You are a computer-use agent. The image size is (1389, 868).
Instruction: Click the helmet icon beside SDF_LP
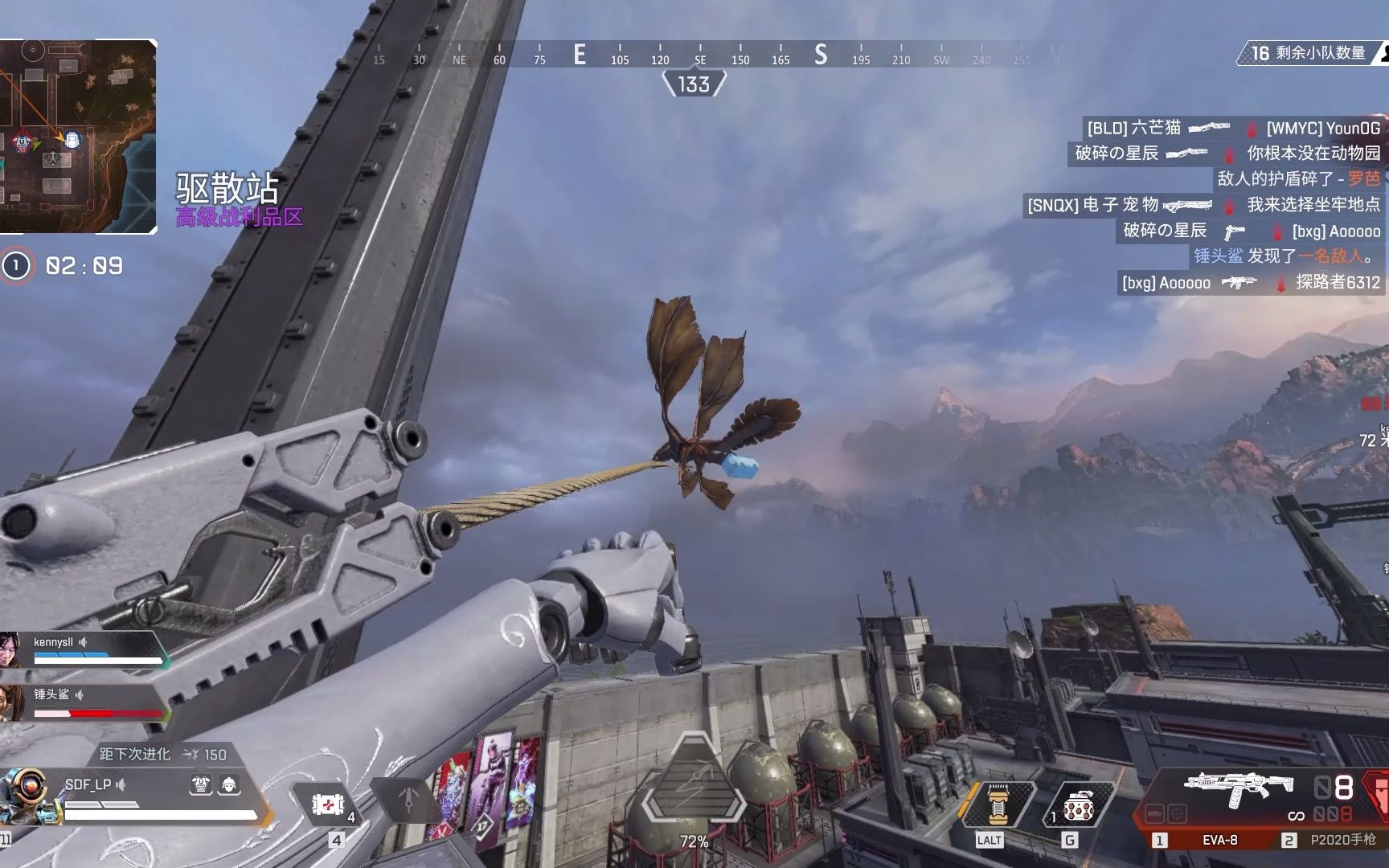click(x=229, y=784)
